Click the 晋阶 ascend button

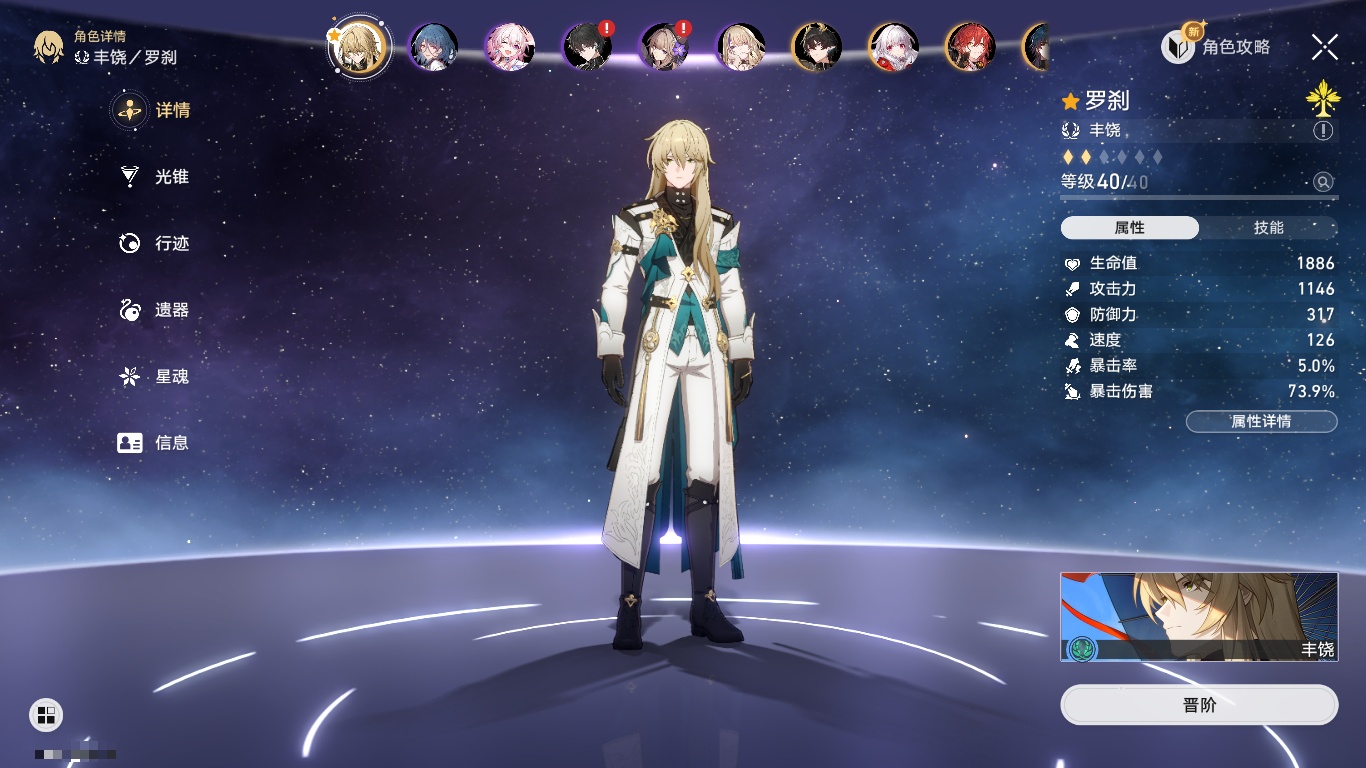pos(1199,705)
